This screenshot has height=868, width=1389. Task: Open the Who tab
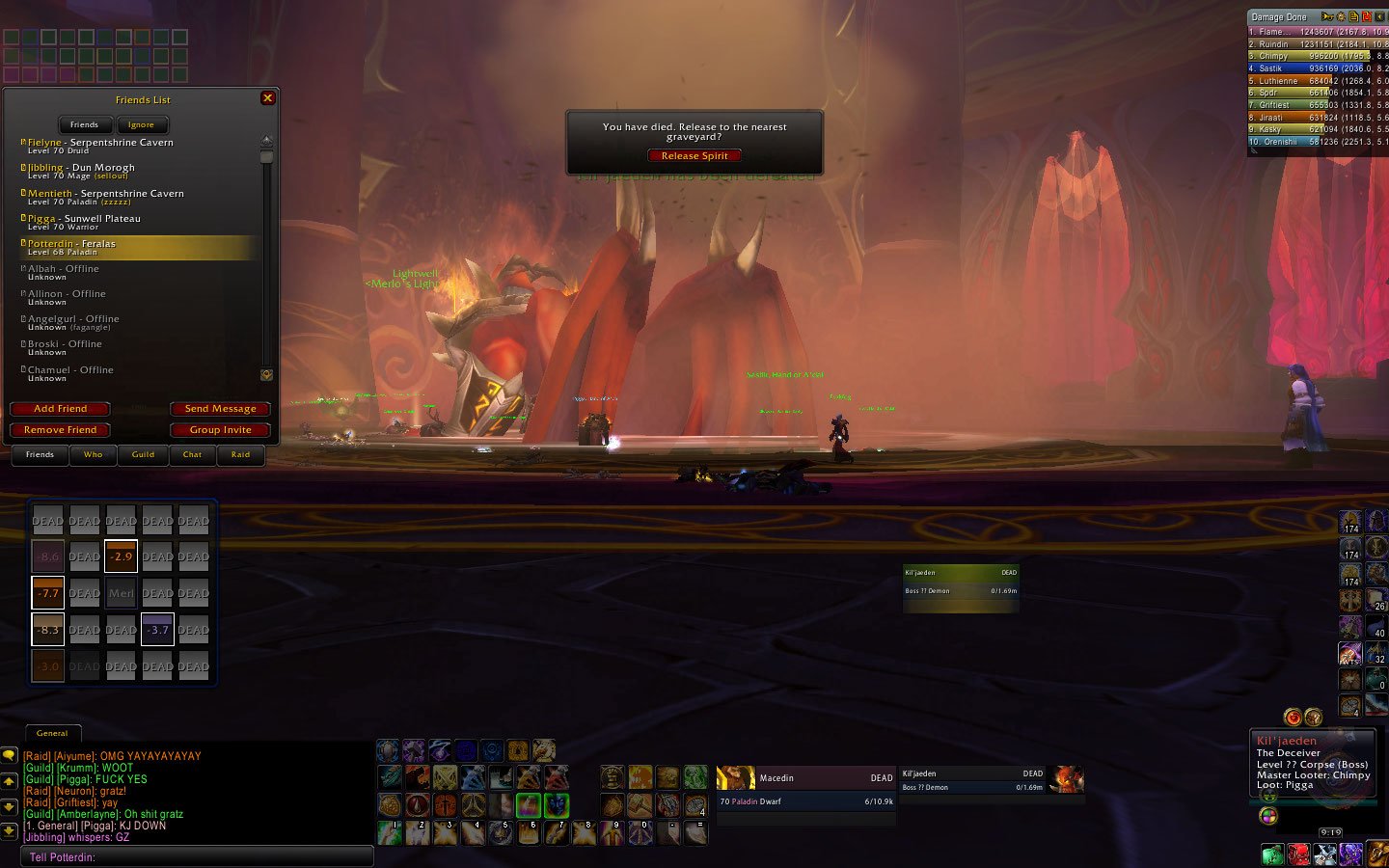(93, 454)
